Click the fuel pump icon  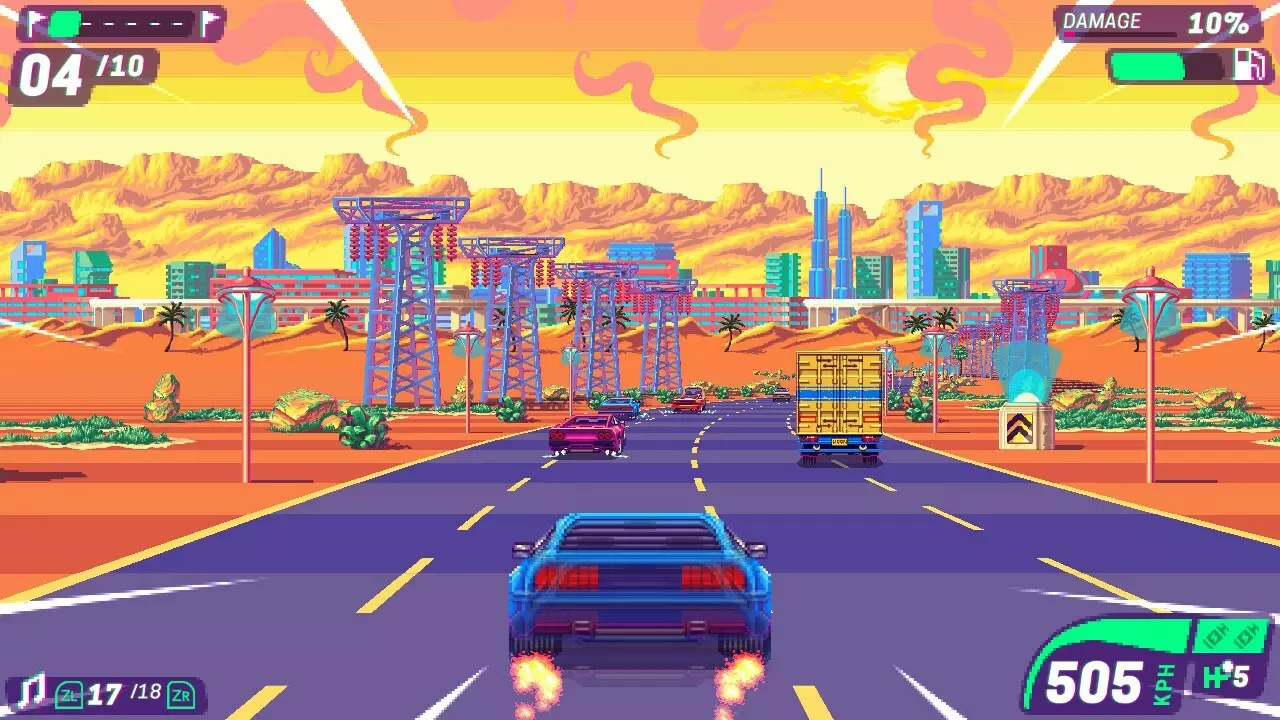click(1248, 66)
